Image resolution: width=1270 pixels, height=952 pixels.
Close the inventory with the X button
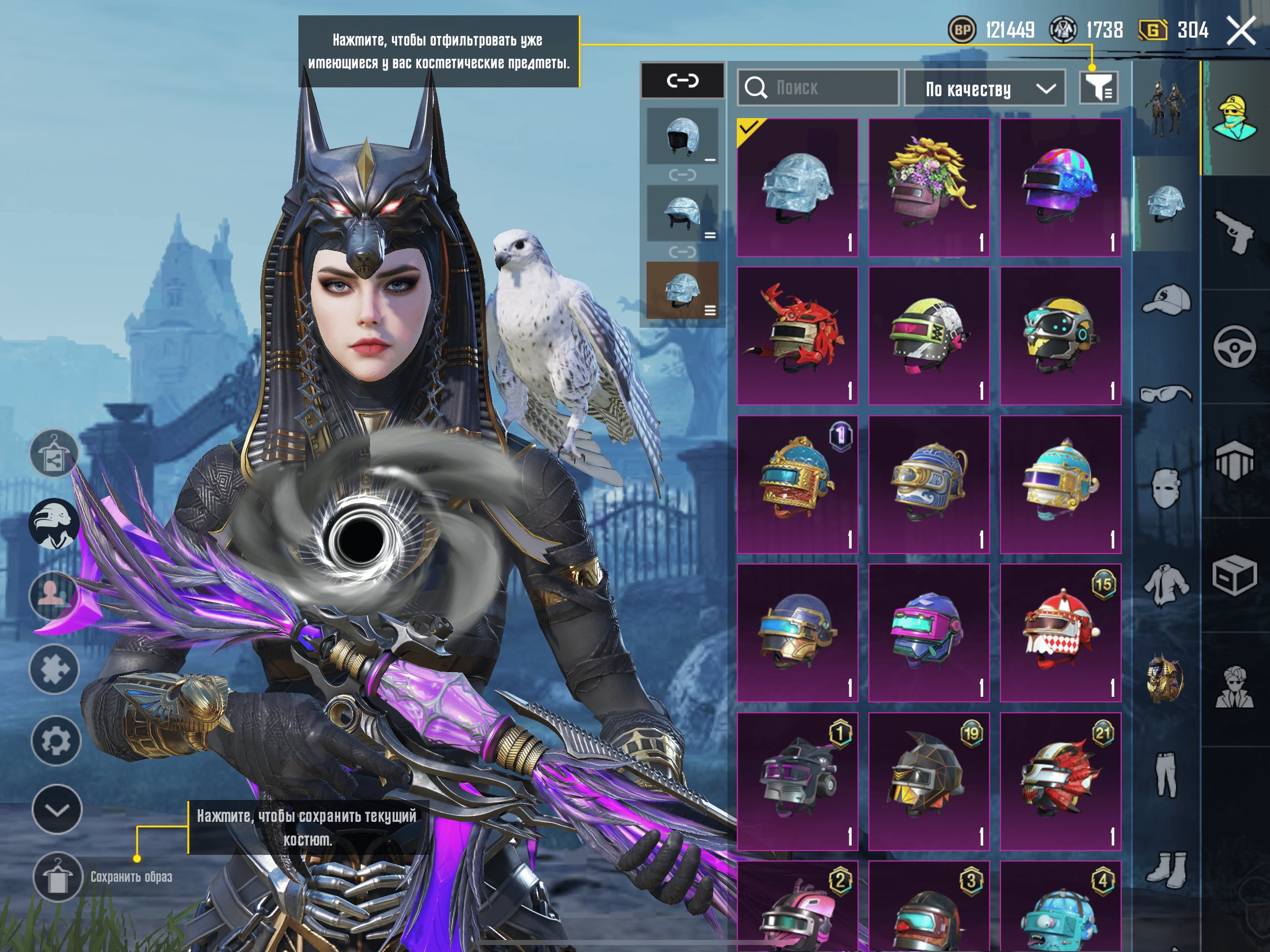1241,30
